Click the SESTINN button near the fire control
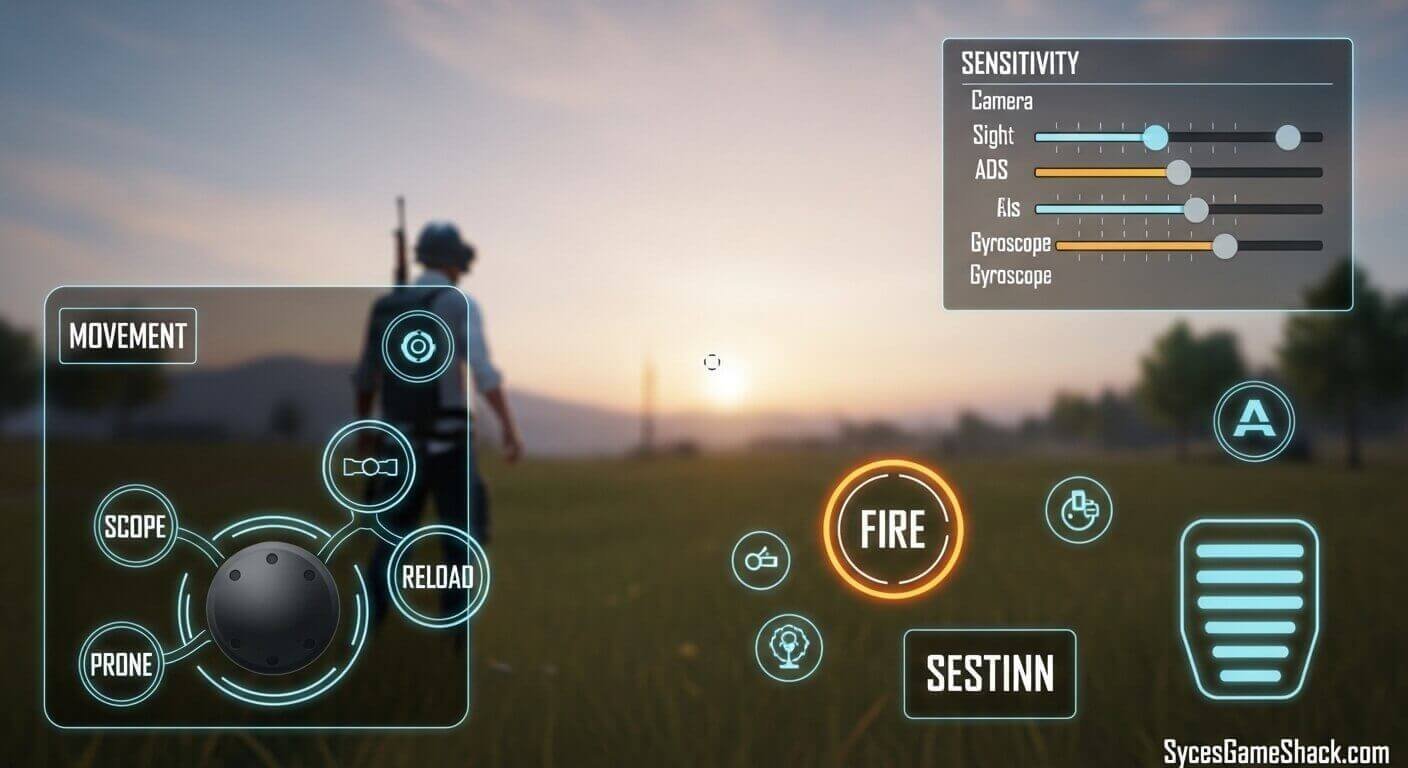The width and height of the screenshot is (1408, 768). click(x=988, y=673)
